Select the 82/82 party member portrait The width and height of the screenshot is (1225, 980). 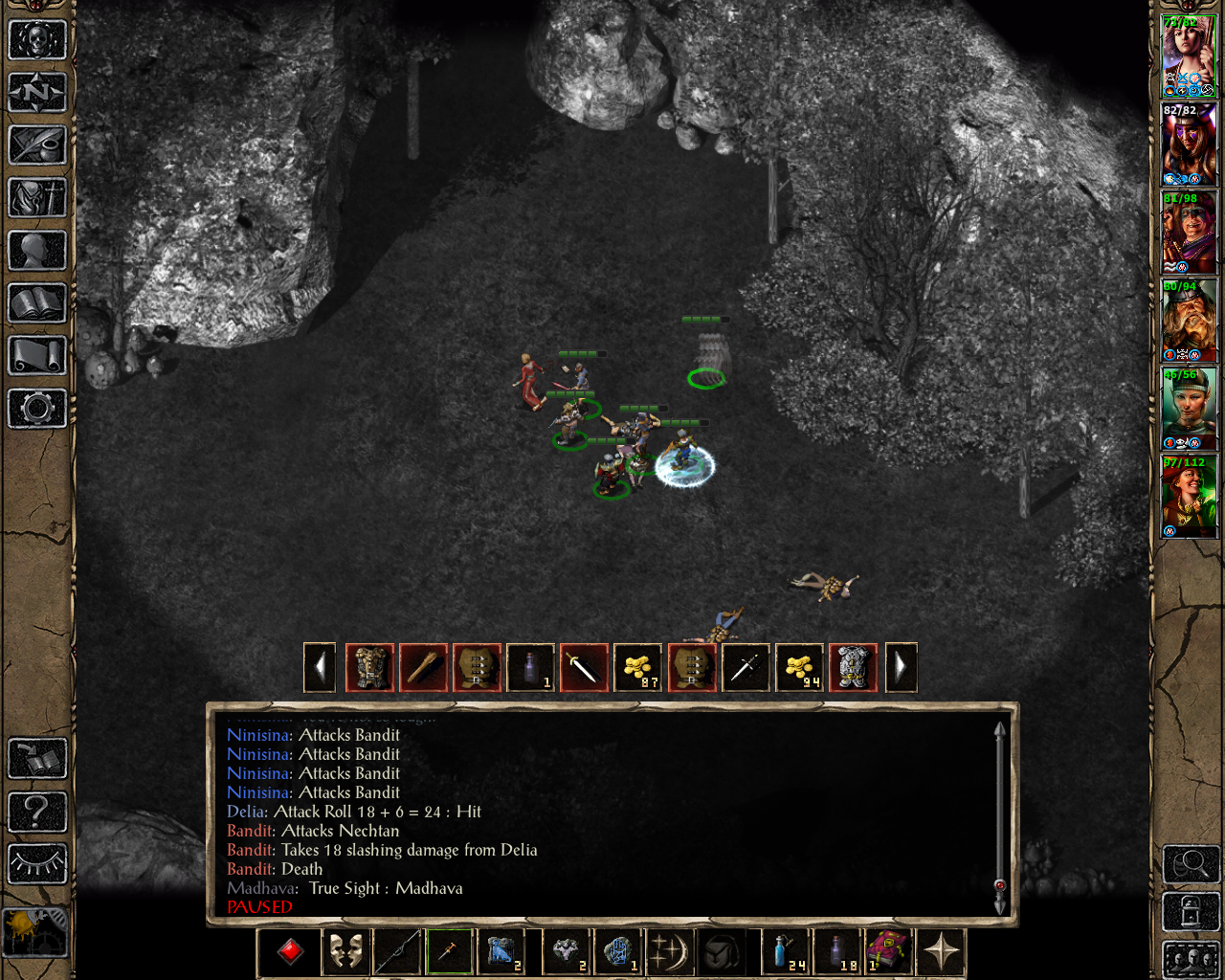1189,145
